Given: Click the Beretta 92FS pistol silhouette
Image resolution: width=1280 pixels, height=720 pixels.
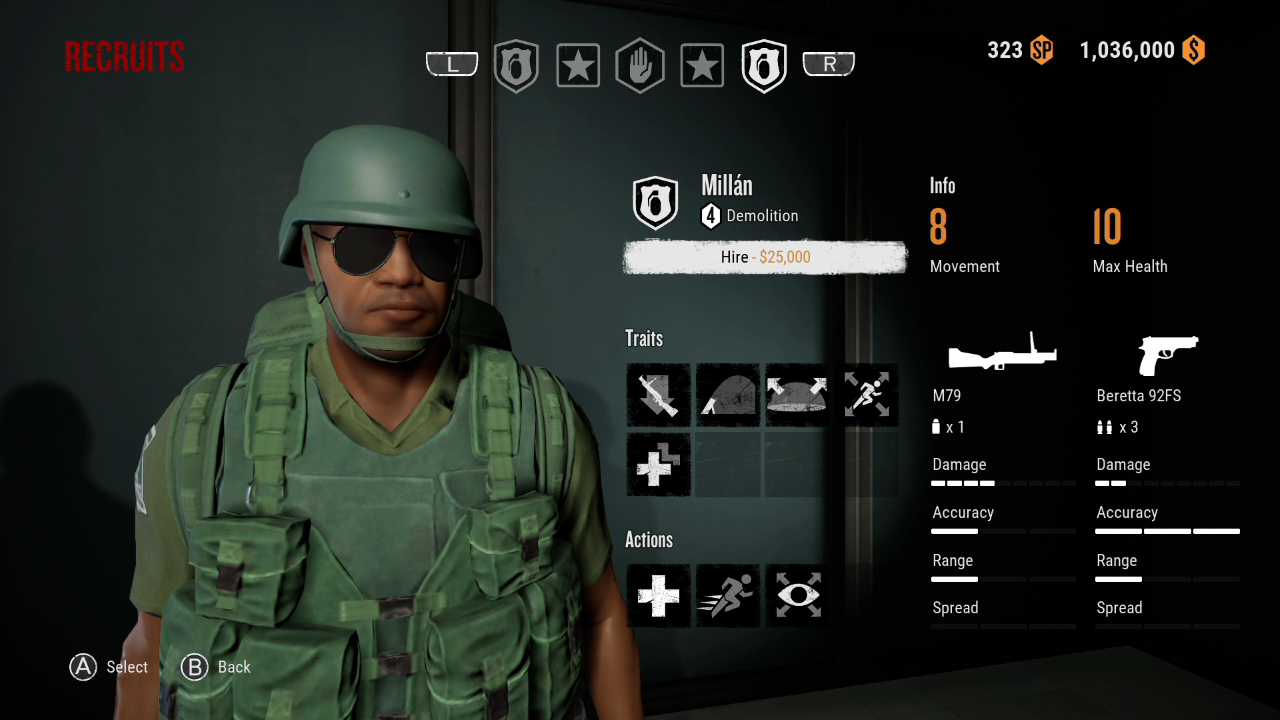Looking at the screenshot, I should pyautogui.click(x=1166, y=354).
